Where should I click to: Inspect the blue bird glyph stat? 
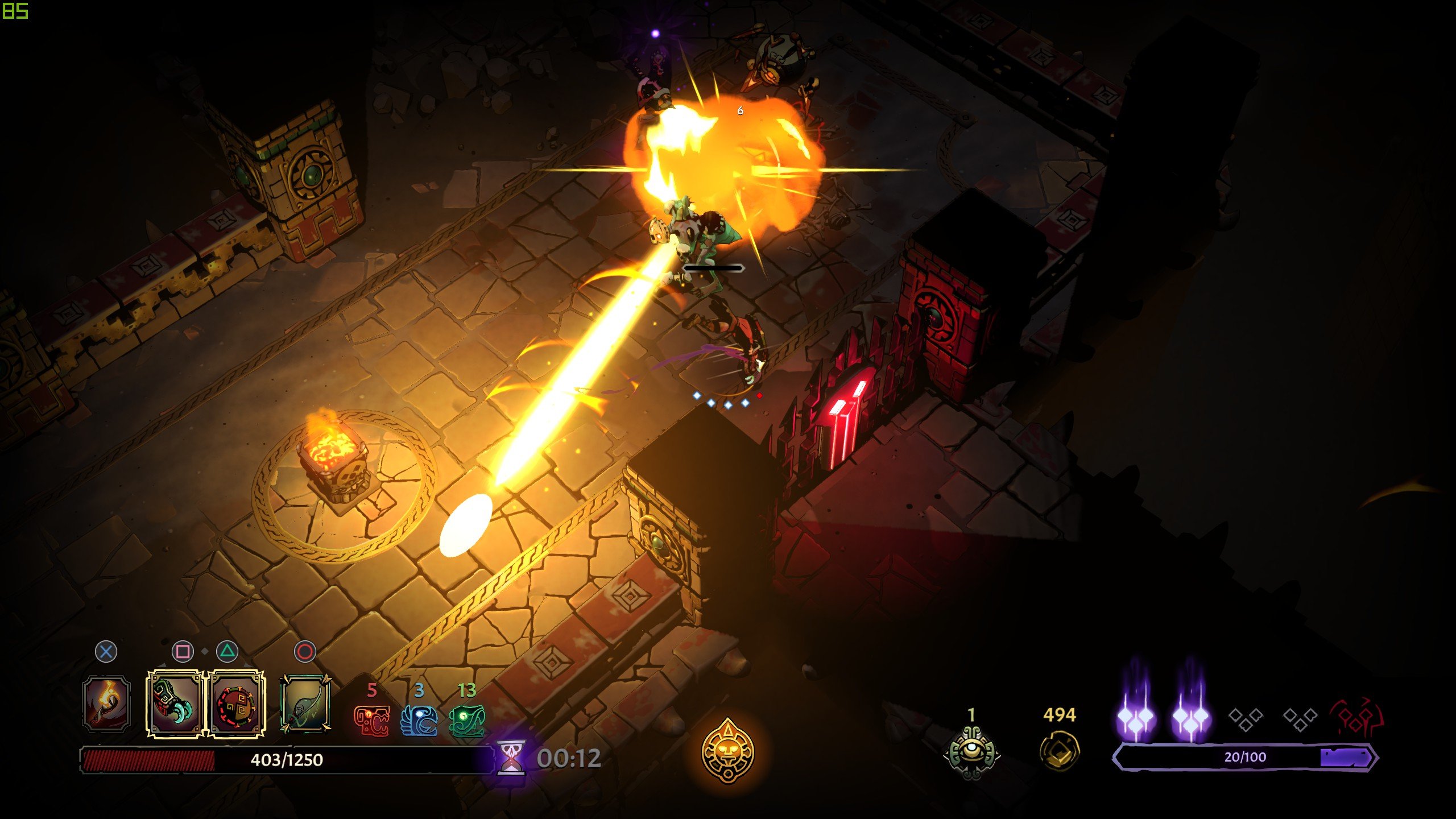coord(419,721)
